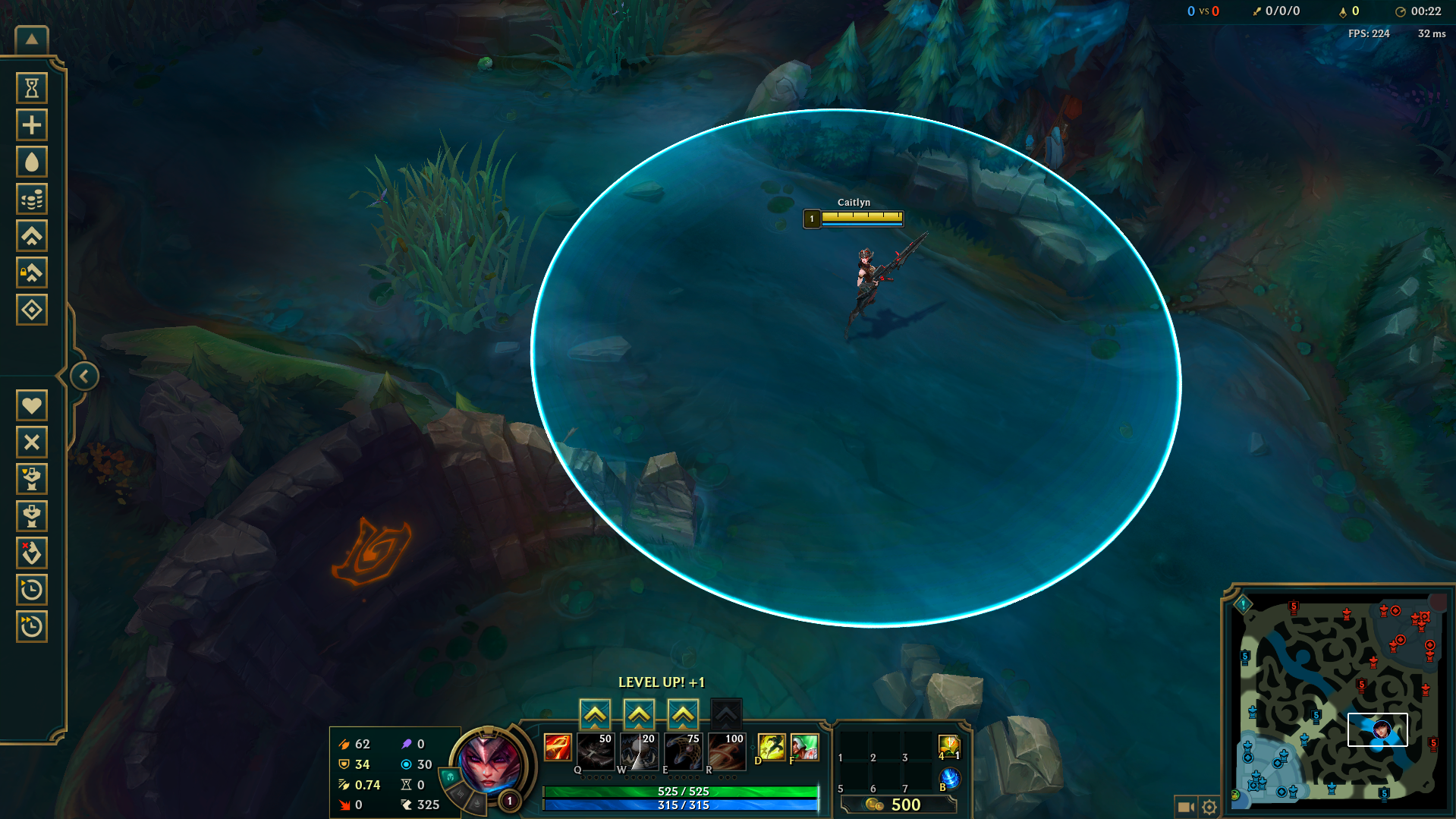This screenshot has width=1456, height=819.
Task: Collapse the Practice Tool sidebar chevron
Action: coord(83,376)
